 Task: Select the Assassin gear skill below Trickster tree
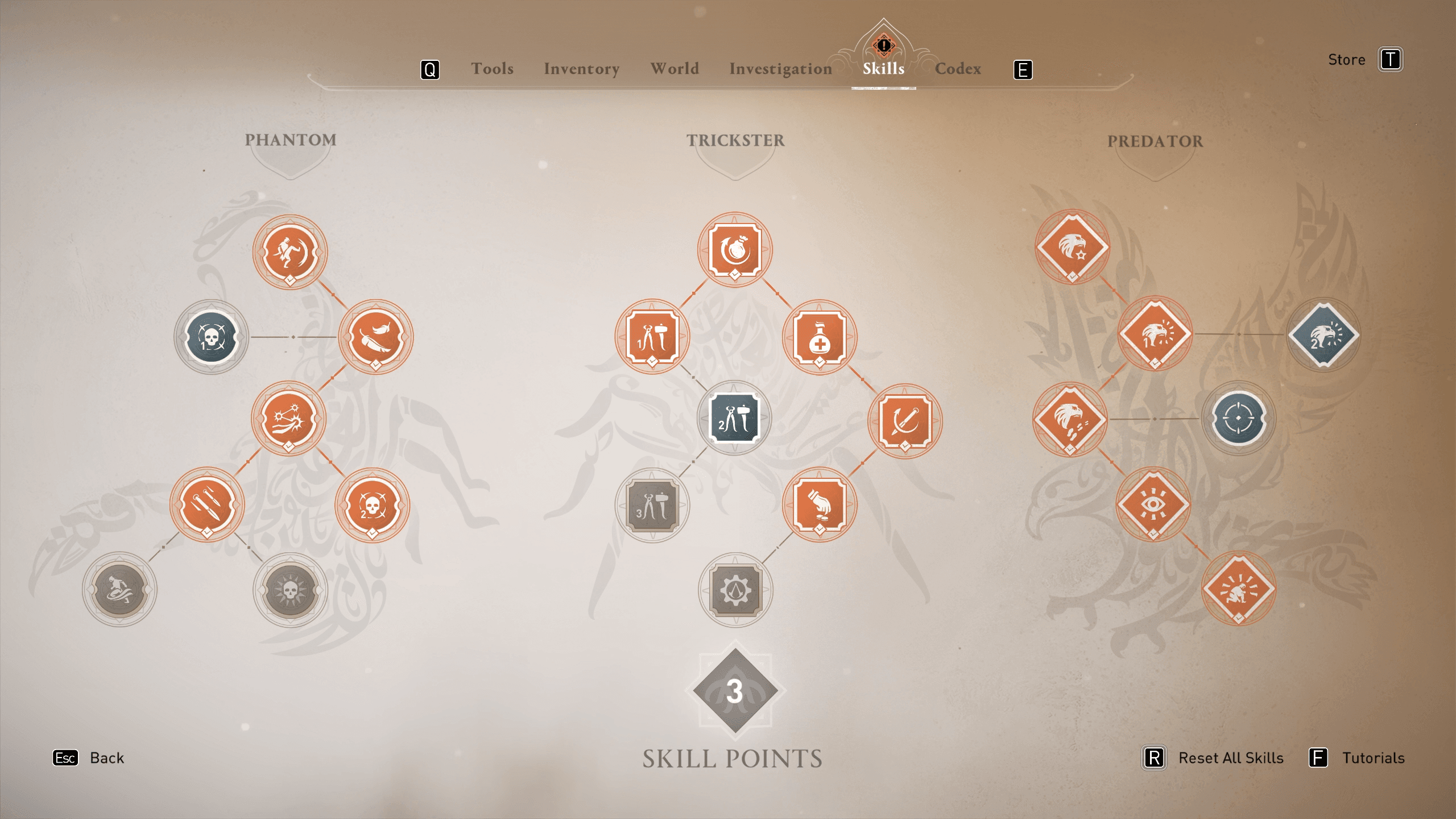735,590
